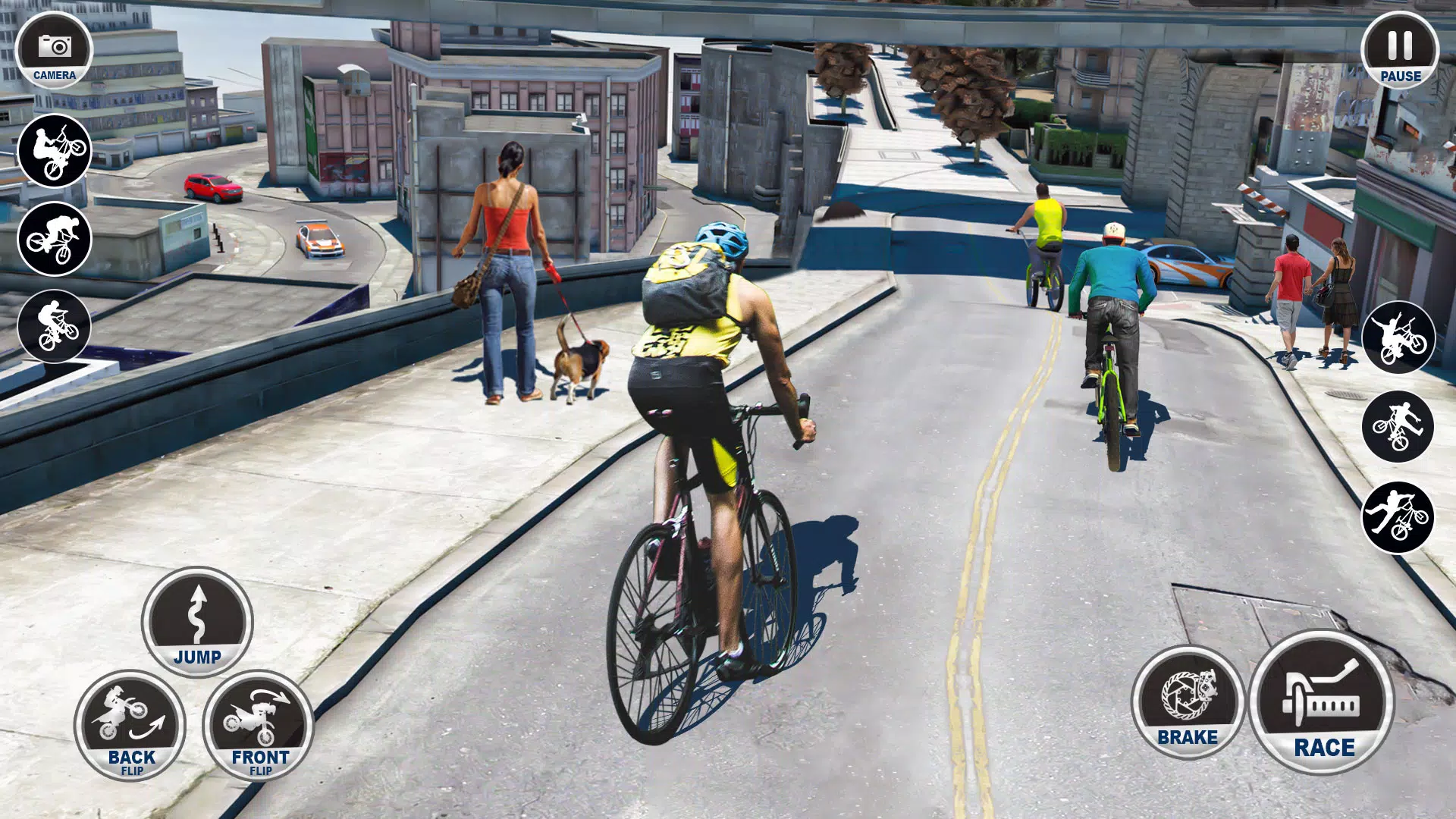Viewport: 1456px width, 819px height.
Task: Activate the upright bunny-hop stunt icon
Action: (54, 327)
